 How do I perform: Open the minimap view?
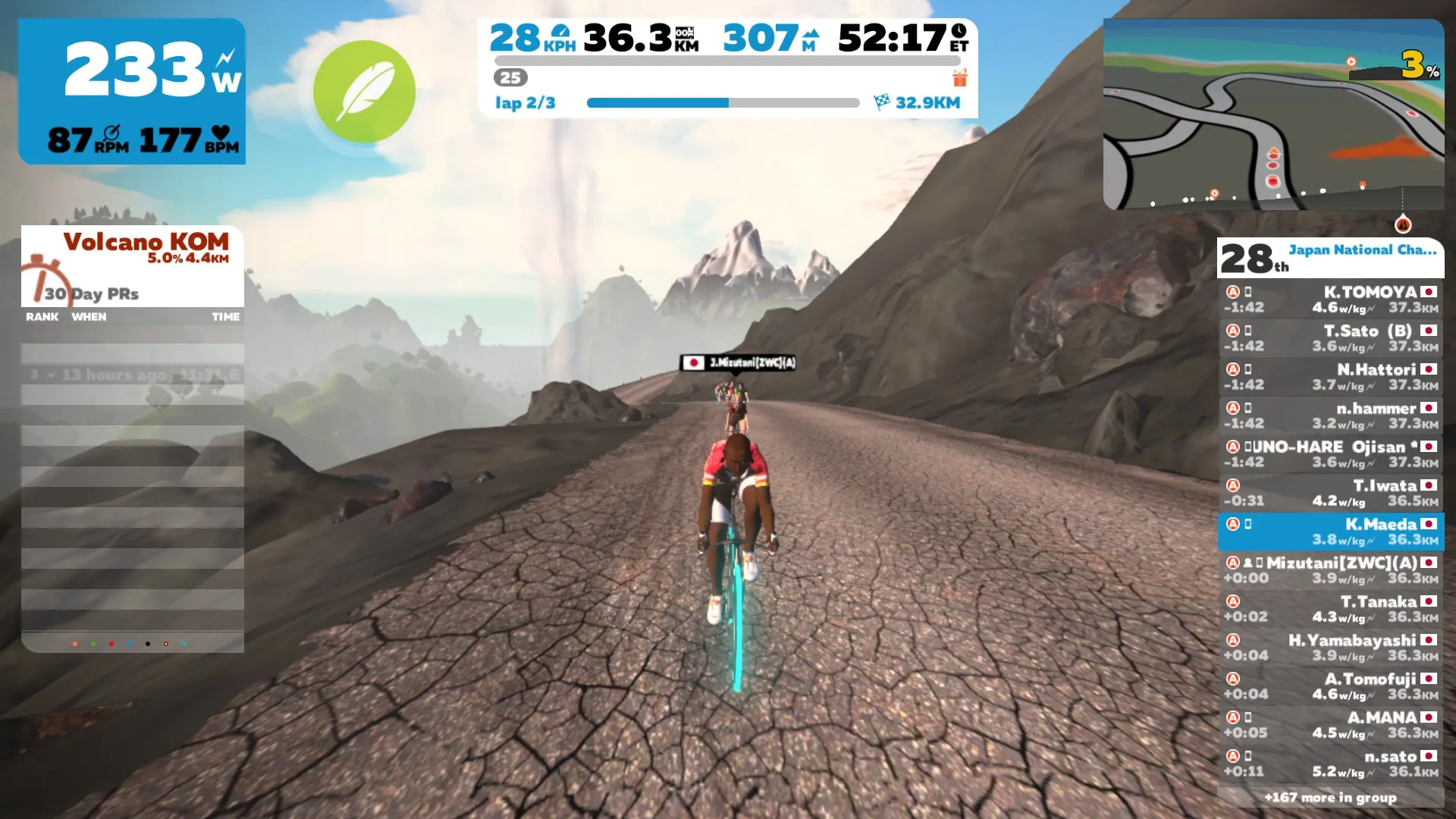(1273, 114)
